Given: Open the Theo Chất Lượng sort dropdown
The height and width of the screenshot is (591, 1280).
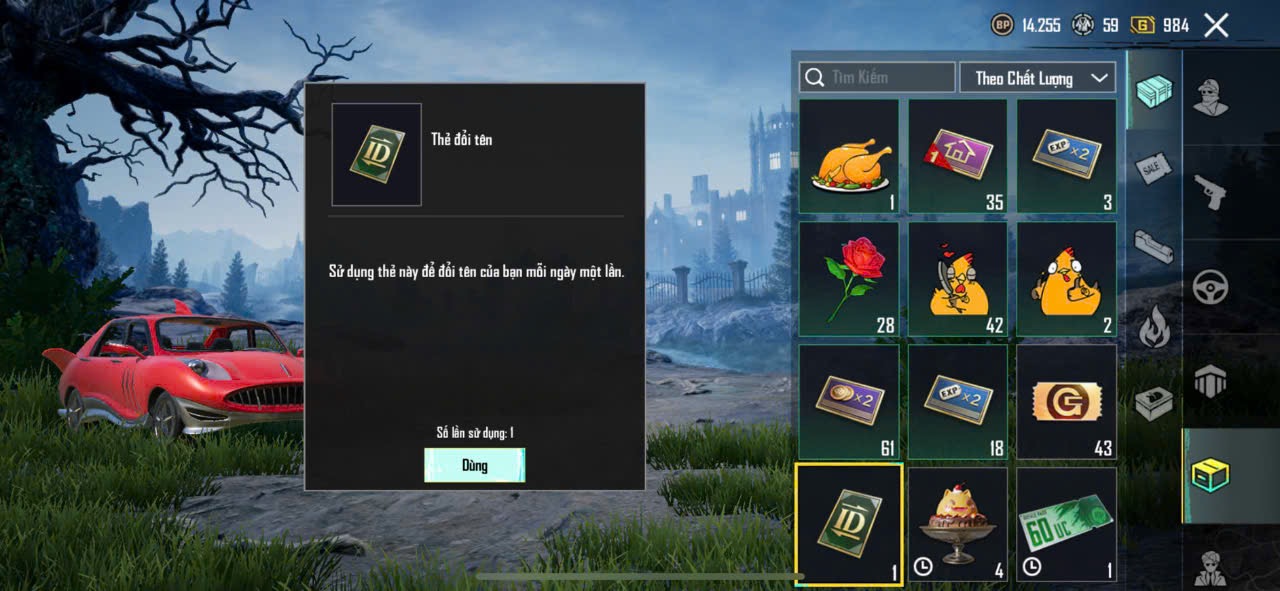Looking at the screenshot, I should tap(1037, 77).
